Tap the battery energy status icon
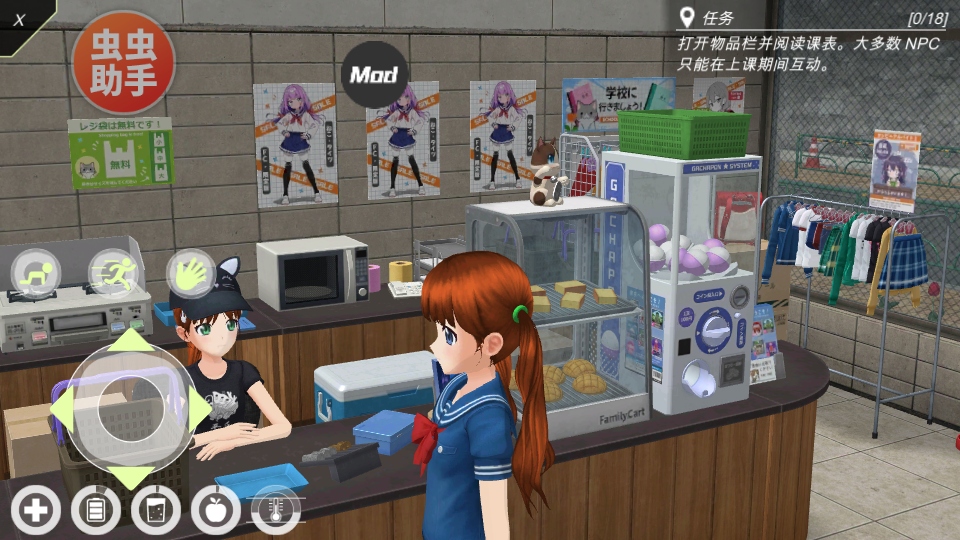 click(96, 511)
